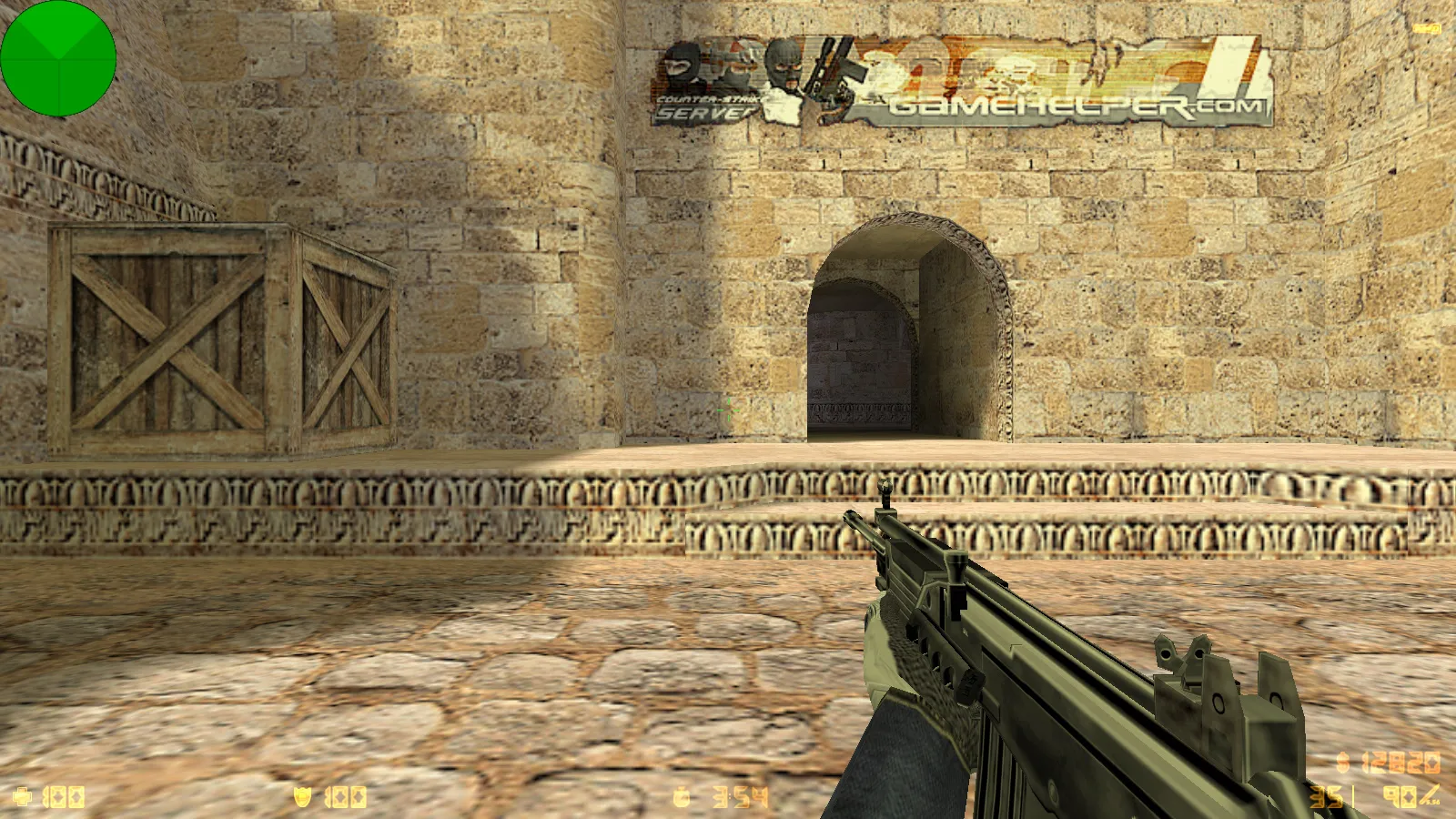Click the armor shield icon
Screen dimensions: 1456x819
point(300,795)
